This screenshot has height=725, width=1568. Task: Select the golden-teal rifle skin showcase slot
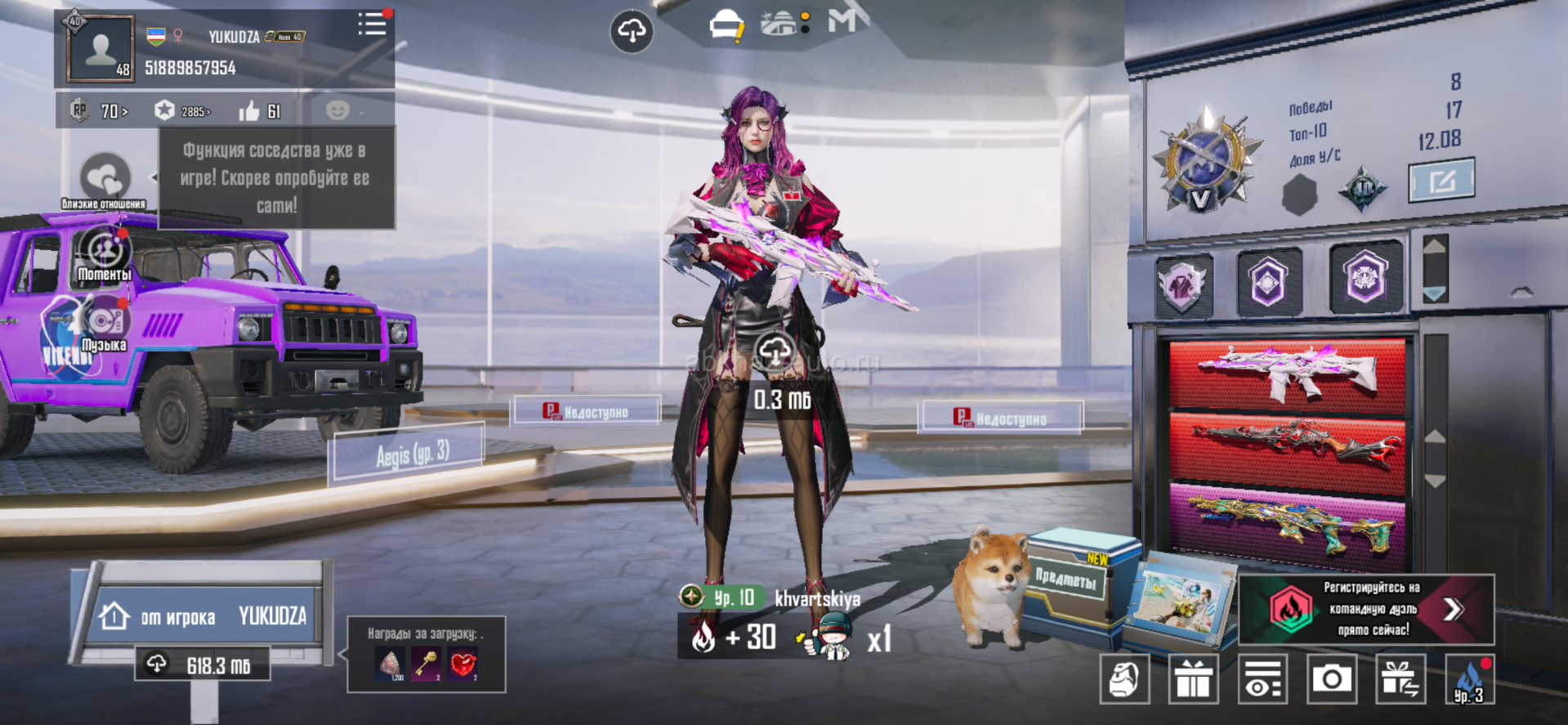(1287, 526)
